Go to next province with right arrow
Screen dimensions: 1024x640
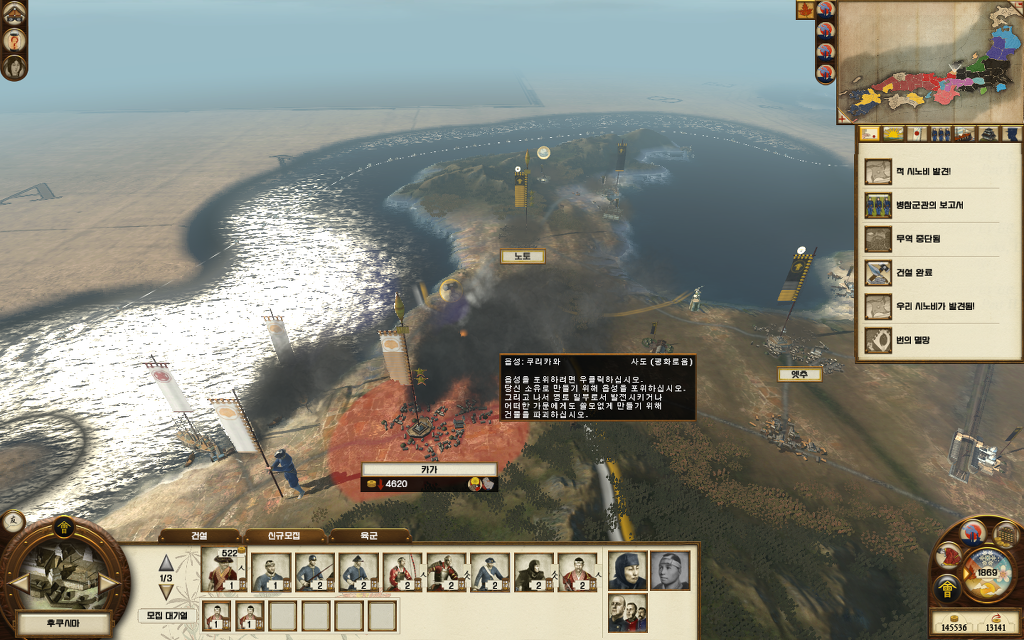[108, 582]
